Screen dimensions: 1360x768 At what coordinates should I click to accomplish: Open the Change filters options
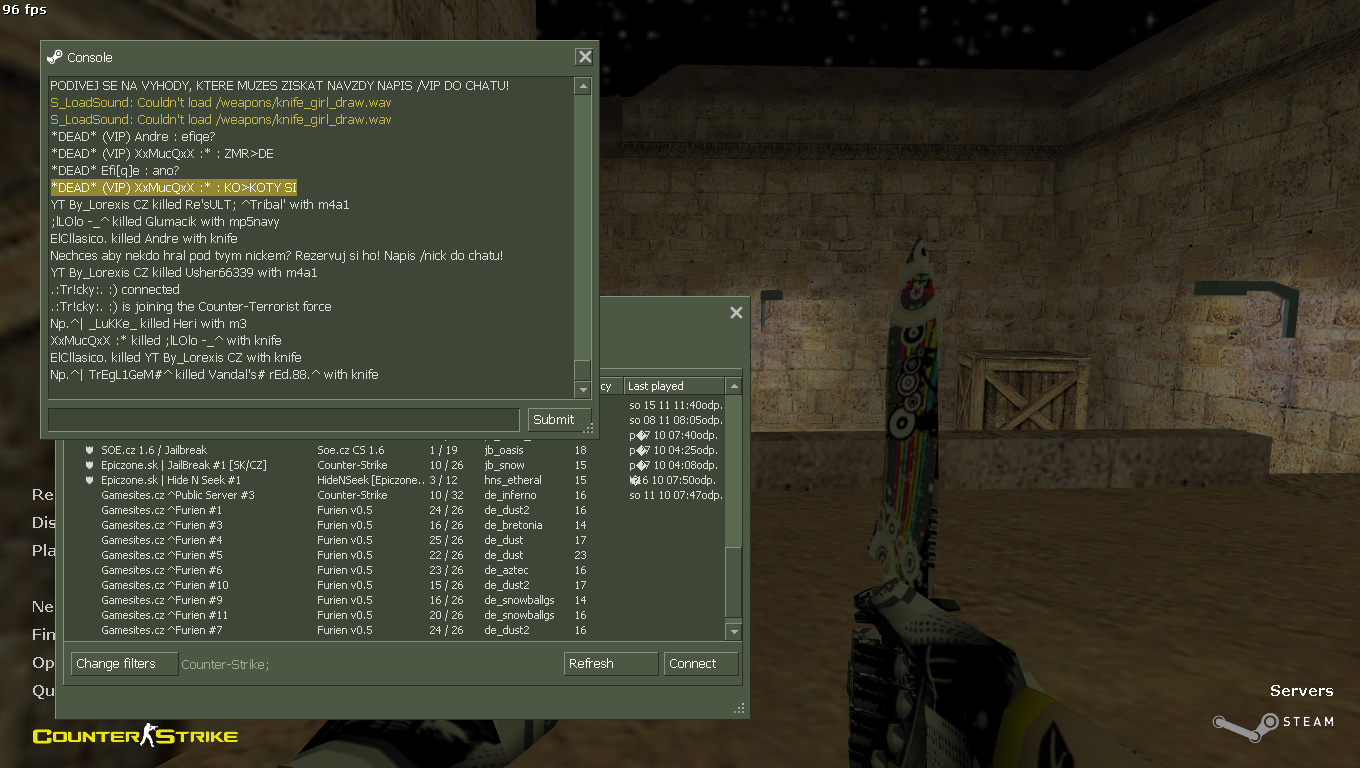pos(124,664)
